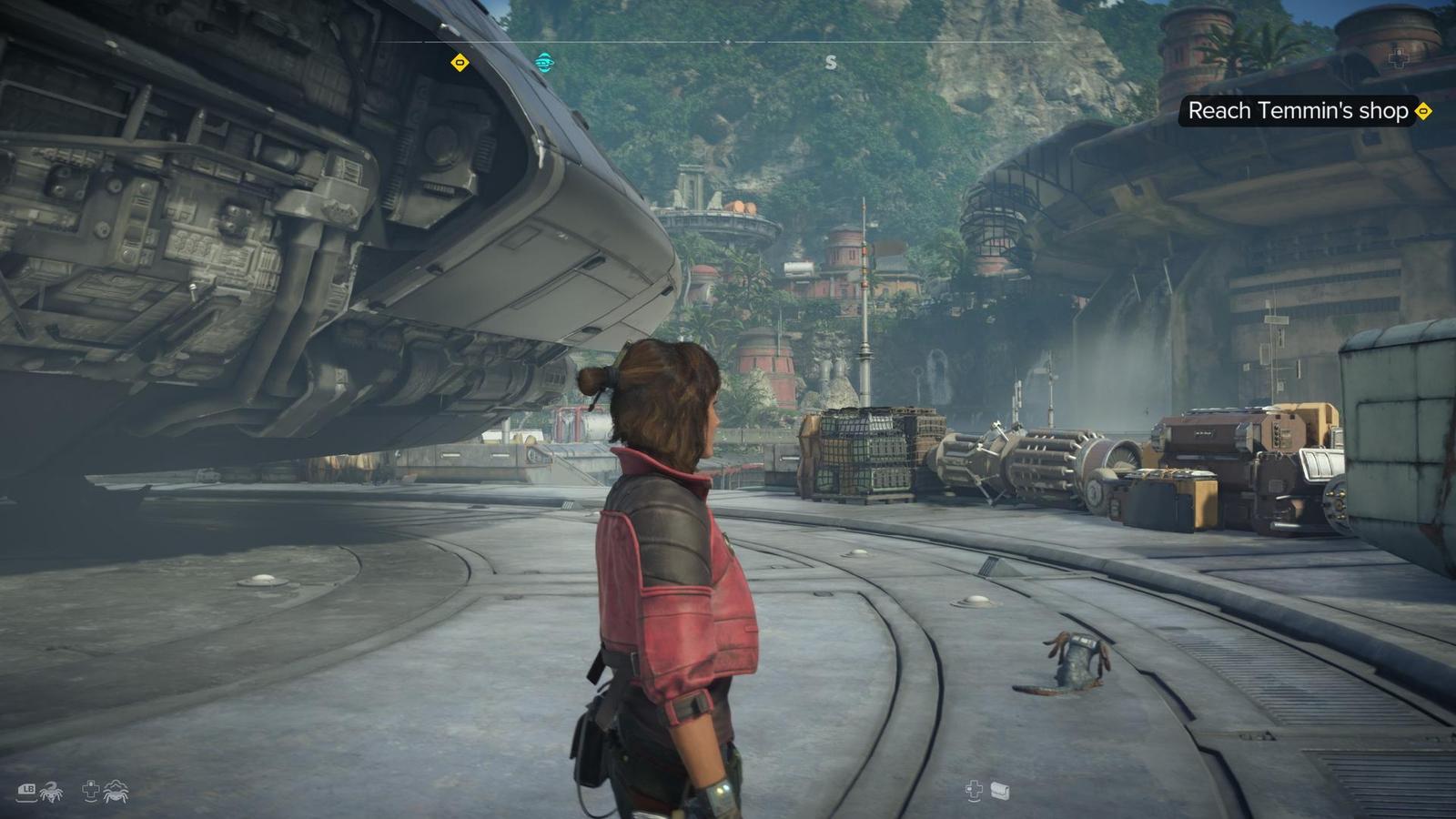The image size is (1456, 819).
Task: Click the cyan ship marker on the compass
Action: coord(544,62)
